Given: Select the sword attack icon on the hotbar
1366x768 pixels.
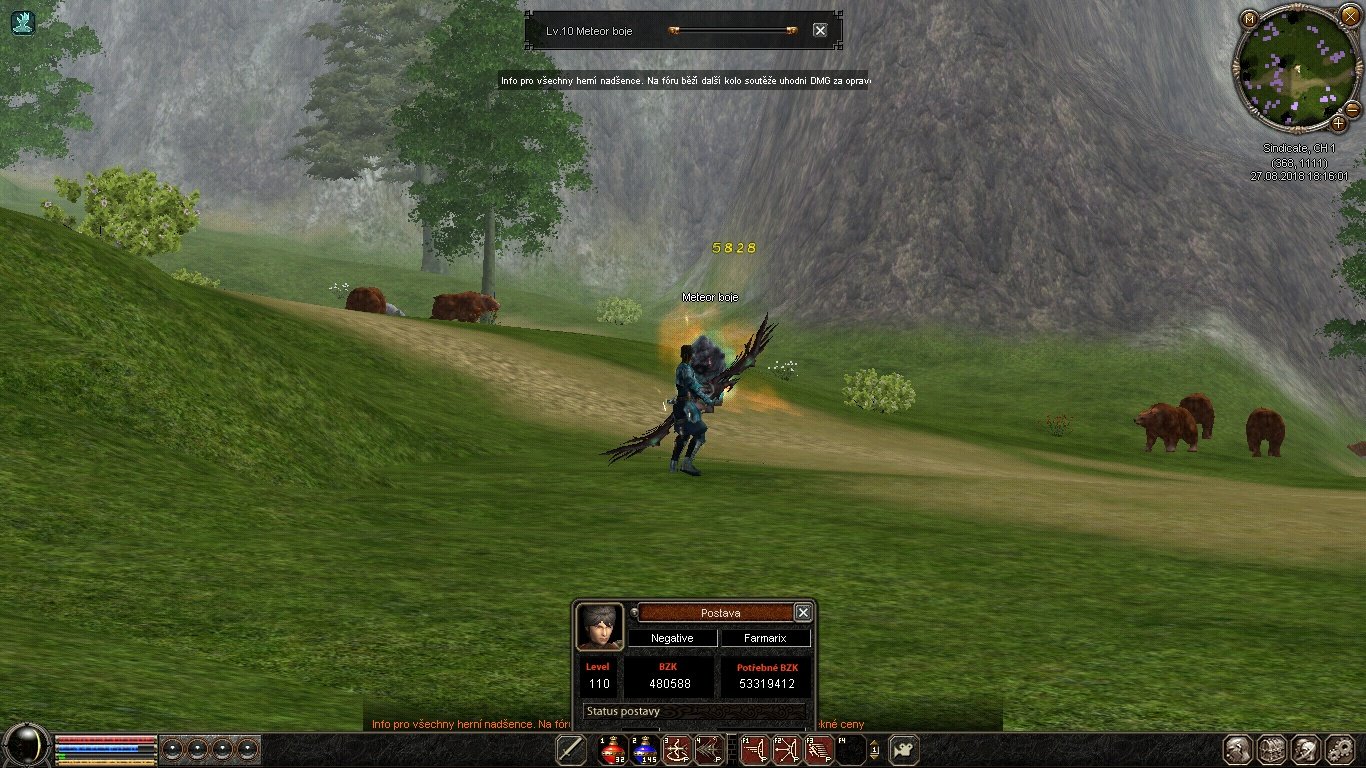Looking at the screenshot, I should coord(571,750).
